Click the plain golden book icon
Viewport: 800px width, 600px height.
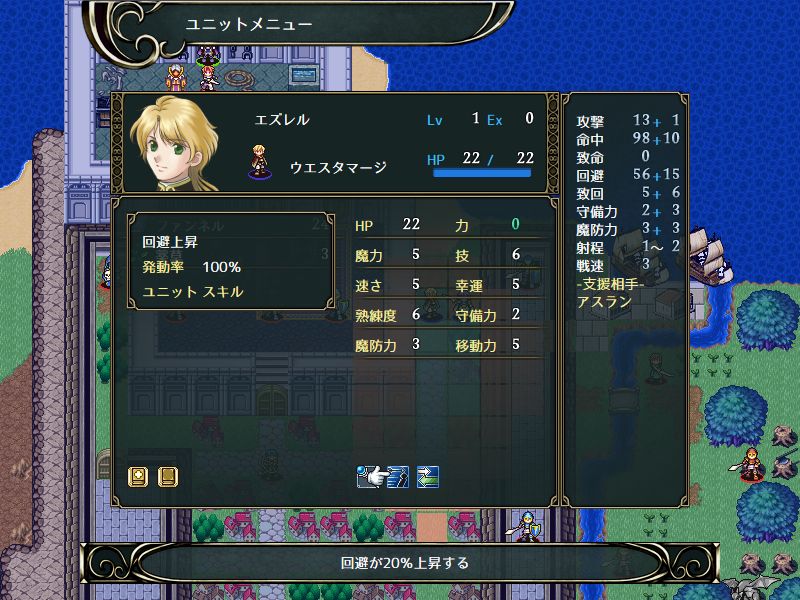pos(167,476)
